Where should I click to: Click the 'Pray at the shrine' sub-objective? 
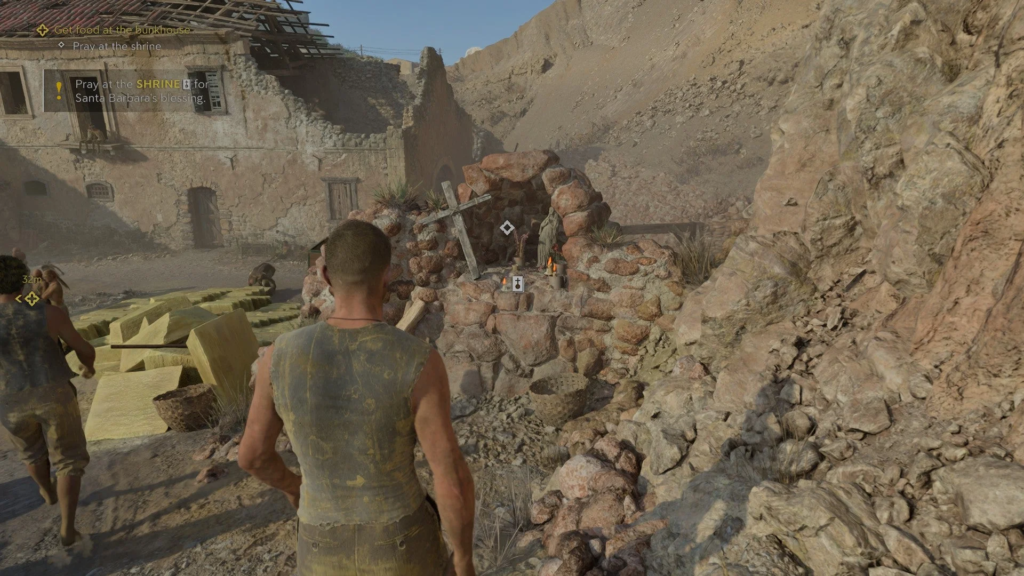(x=116, y=46)
